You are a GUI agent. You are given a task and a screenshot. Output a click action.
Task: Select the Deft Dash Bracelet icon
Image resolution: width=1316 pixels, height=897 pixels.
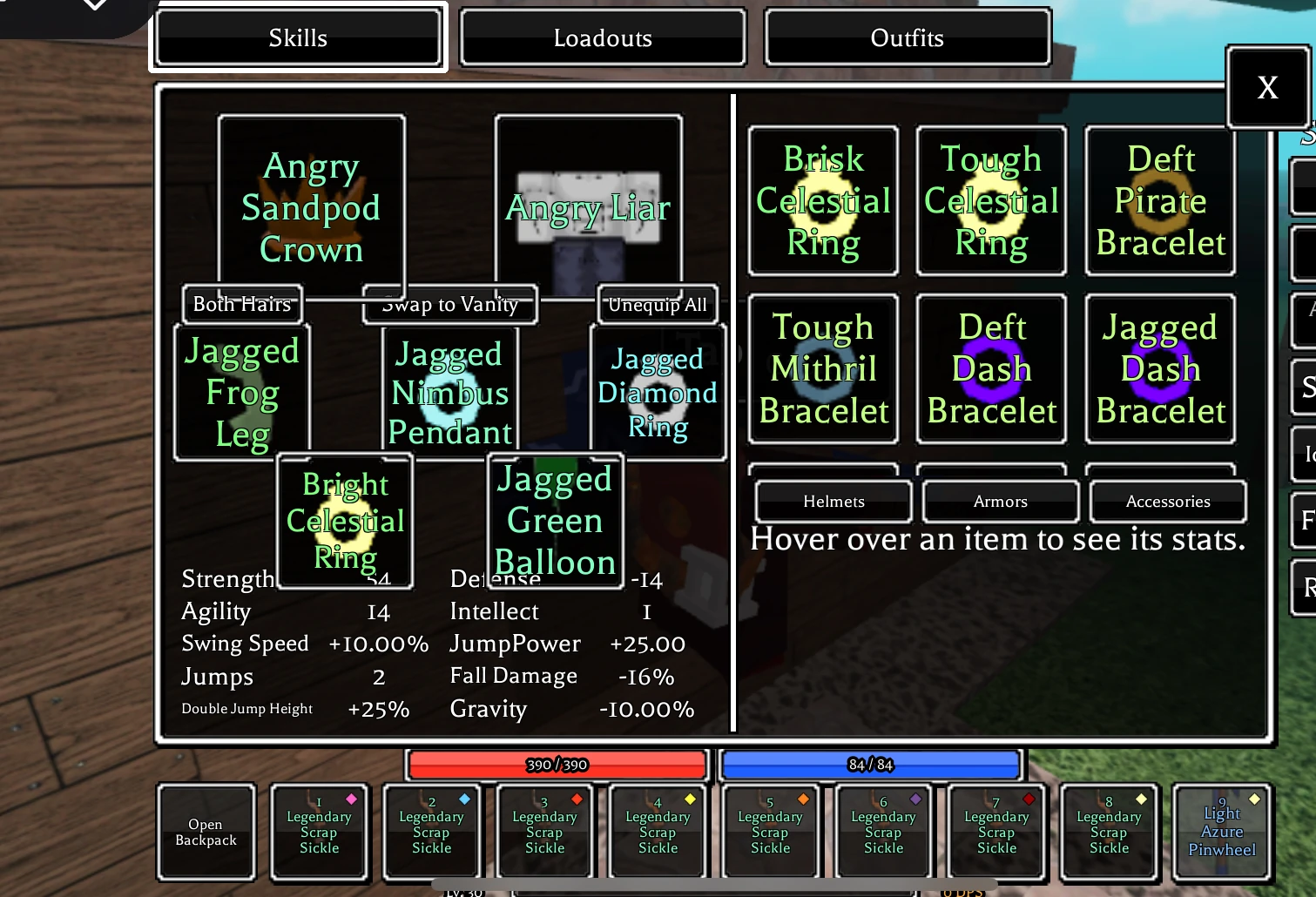(x=991, y=368)
